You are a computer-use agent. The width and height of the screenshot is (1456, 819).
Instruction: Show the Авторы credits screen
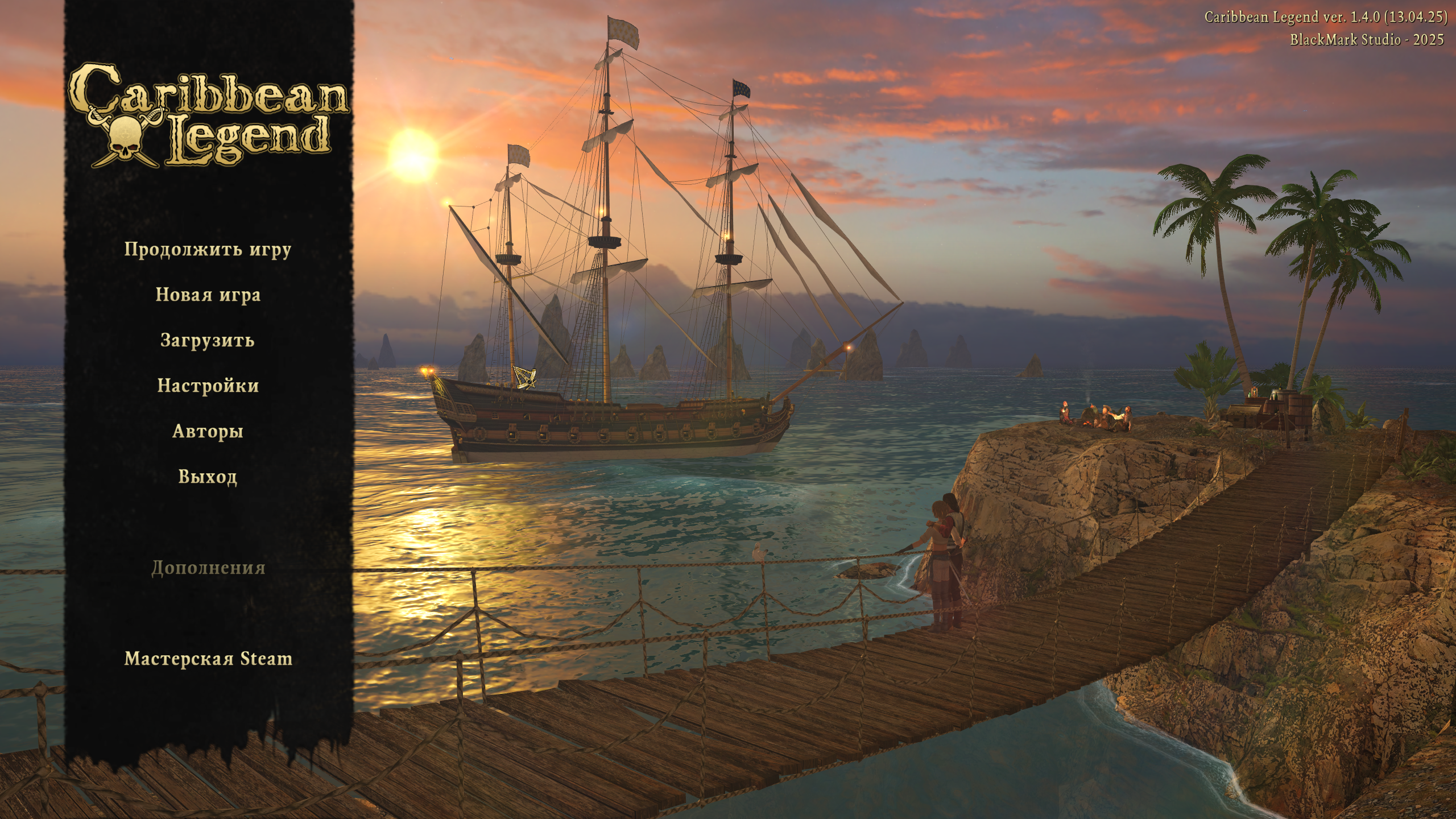coord(208,431)
